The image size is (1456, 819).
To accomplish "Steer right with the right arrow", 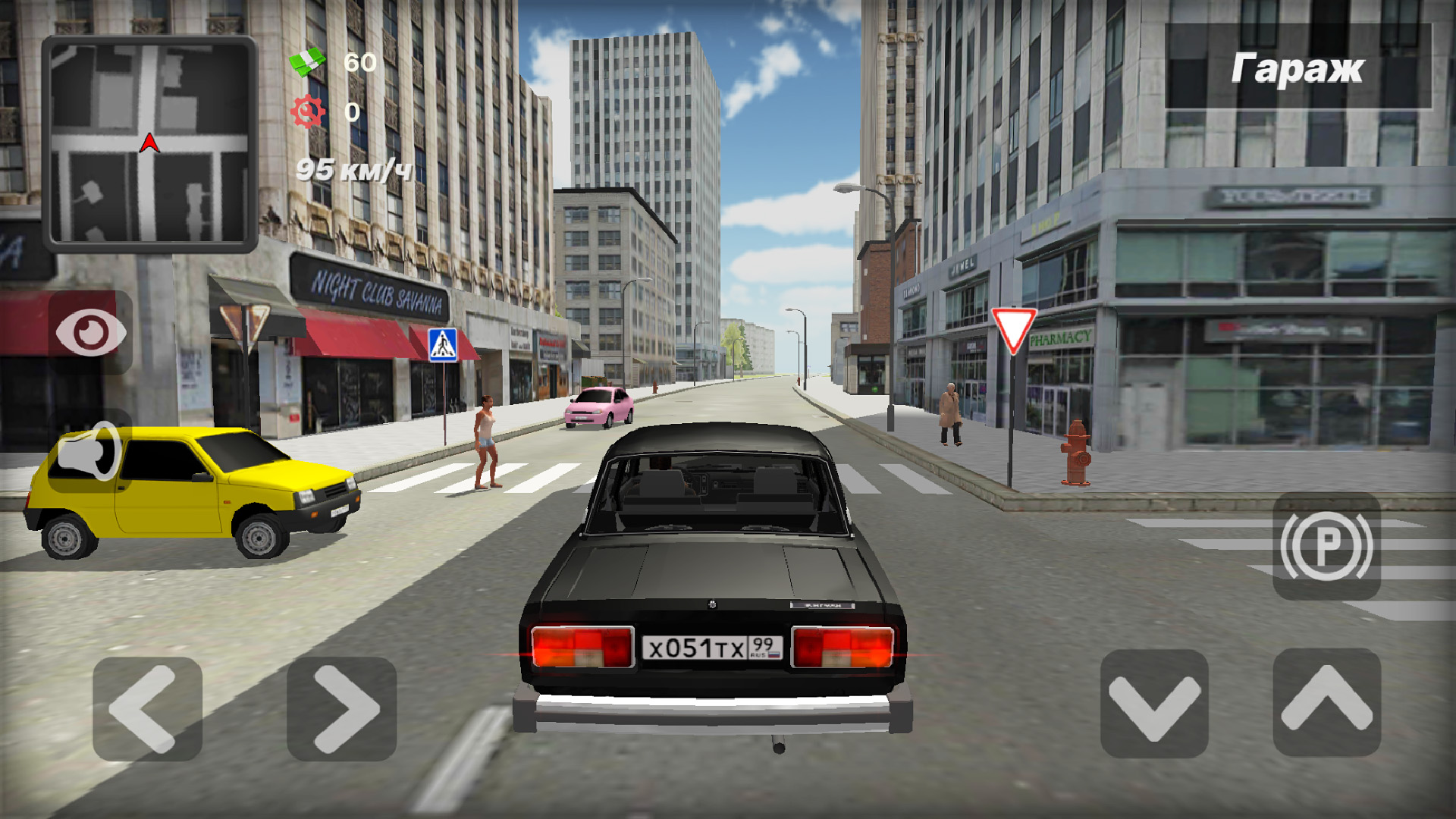I will [342, 709].
